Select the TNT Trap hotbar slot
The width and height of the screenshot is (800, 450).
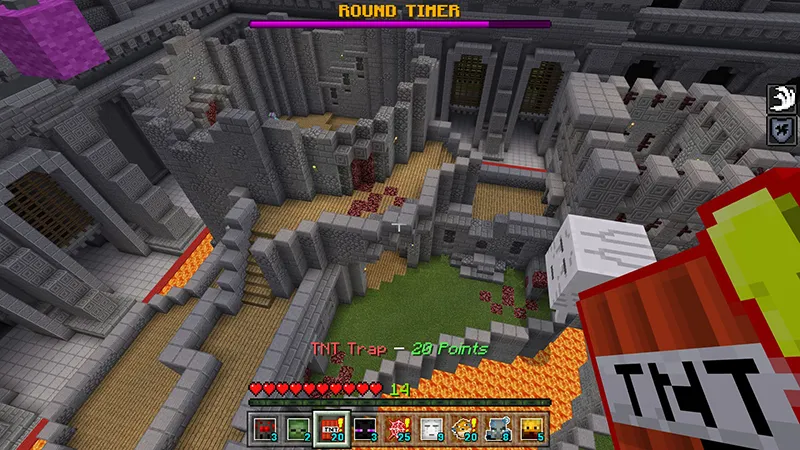click(x=332, y=427)
